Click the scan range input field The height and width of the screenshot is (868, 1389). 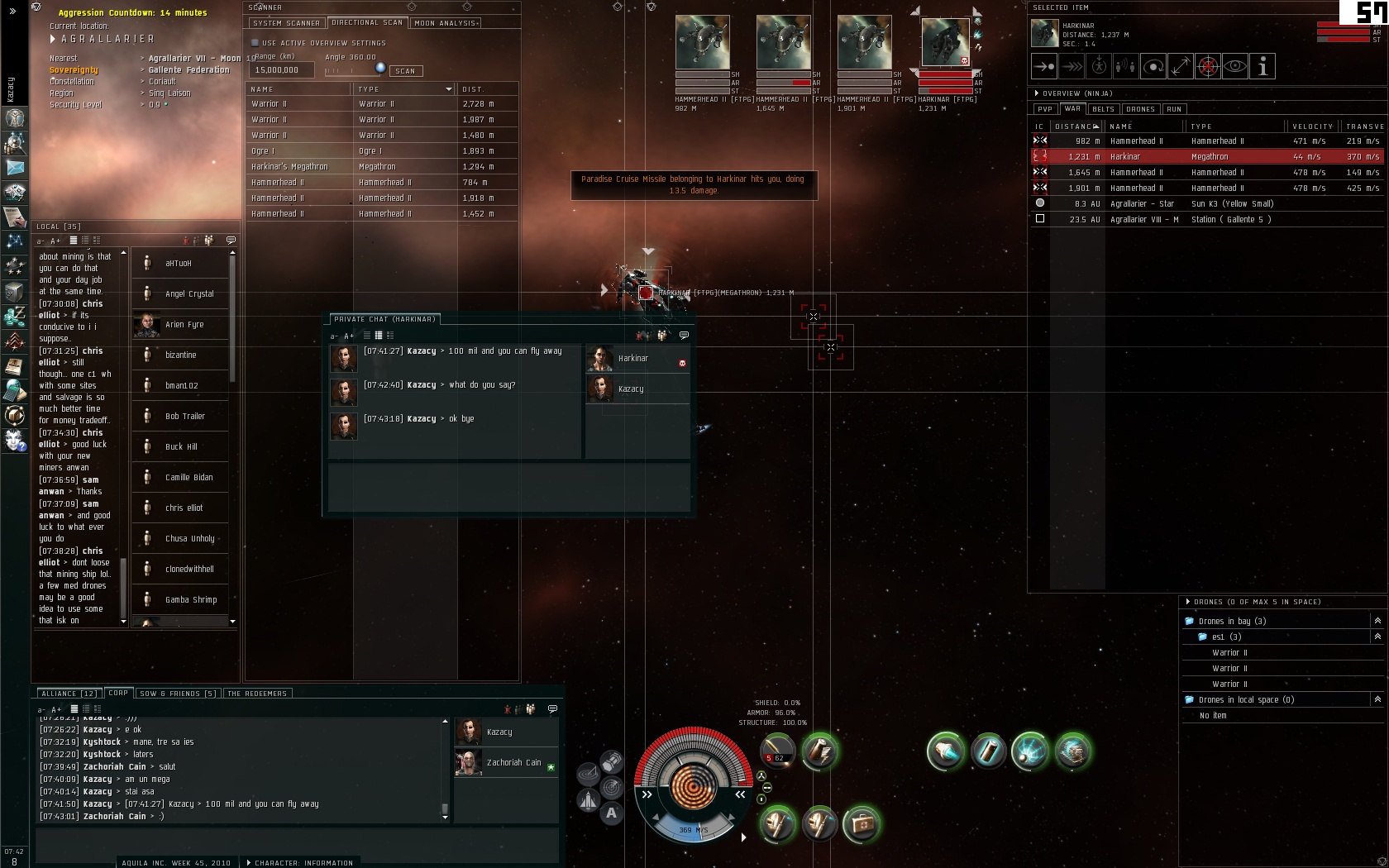coord(283,70)
